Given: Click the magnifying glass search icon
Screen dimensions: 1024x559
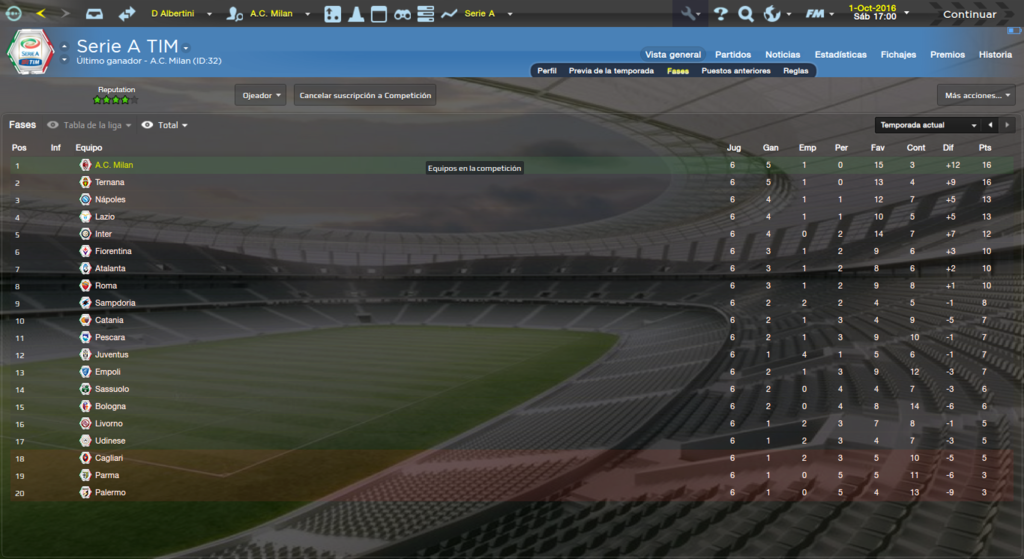Looking at the screenshot, I should click(x=745, y=14).
